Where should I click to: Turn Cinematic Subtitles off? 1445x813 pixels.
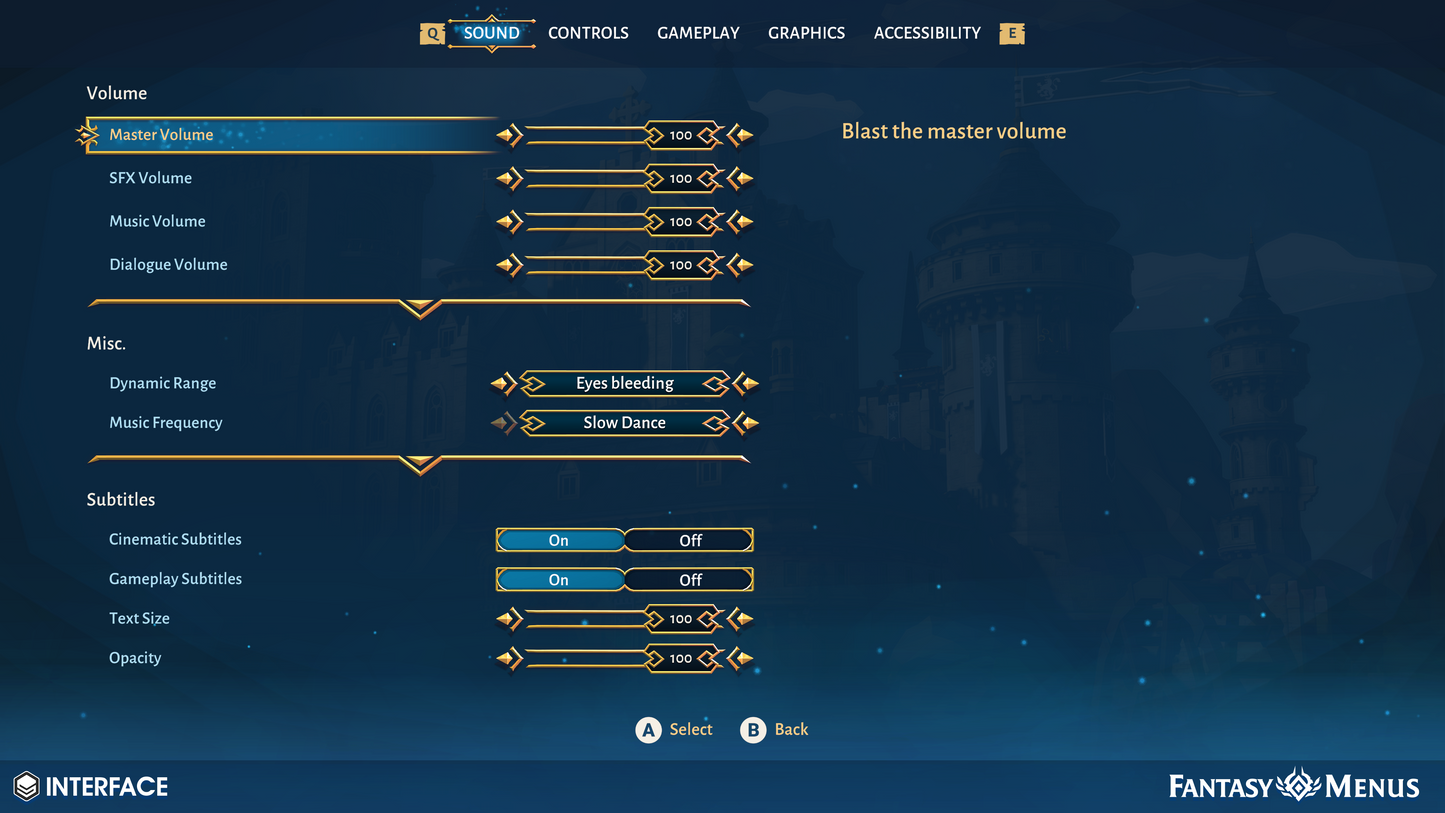(690, 540)
